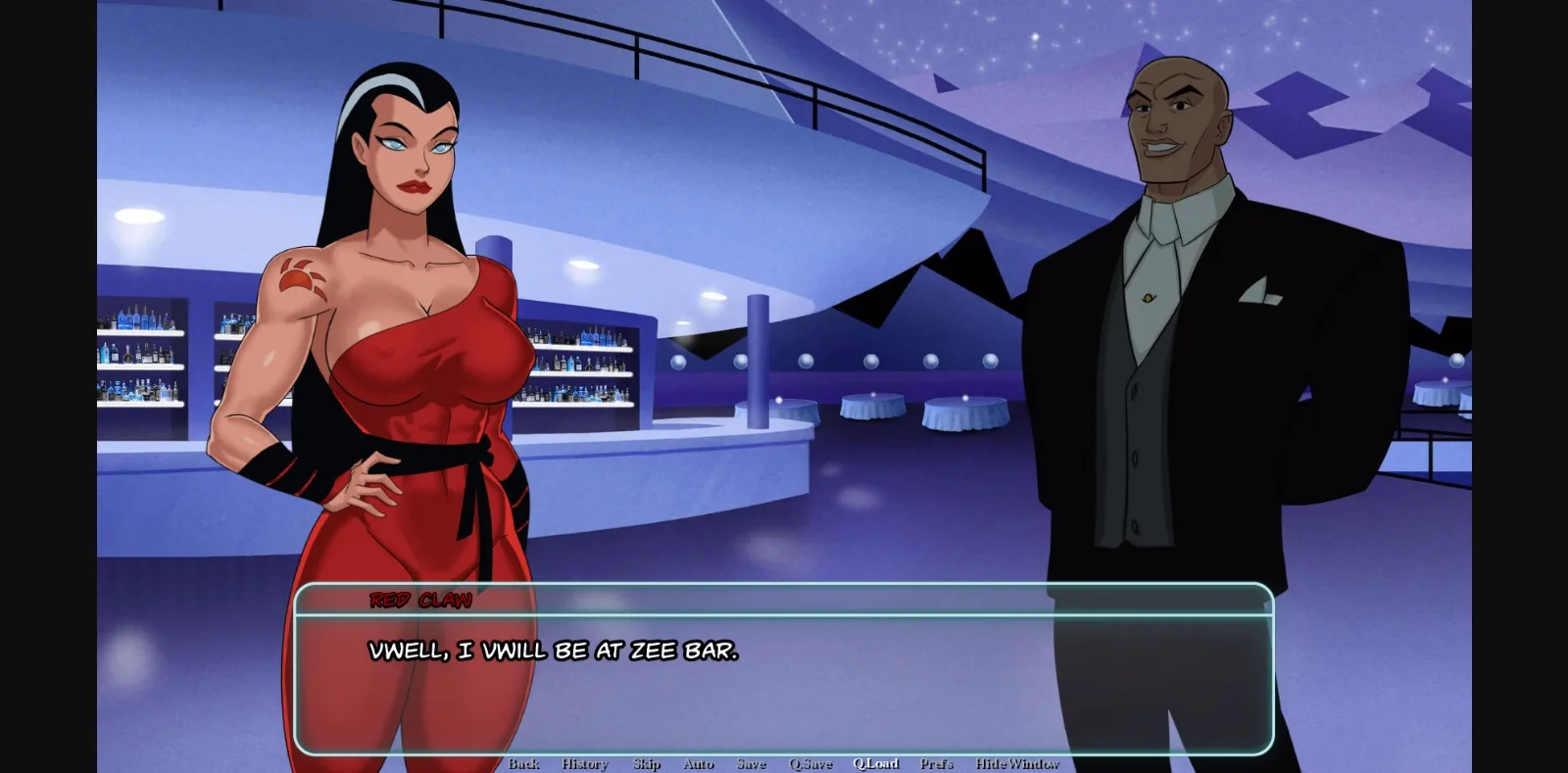The image size is (1568, 773).
Task: Click Back to rewind dialogue
Action: pyautogui.click(x=525, y=763)
